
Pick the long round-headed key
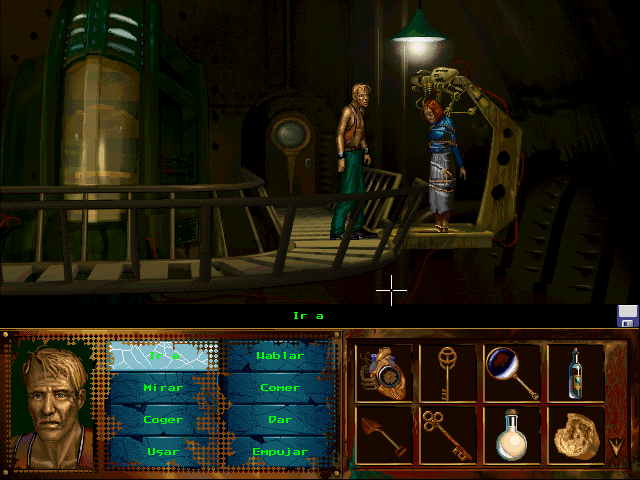click(x=448, y=372)
